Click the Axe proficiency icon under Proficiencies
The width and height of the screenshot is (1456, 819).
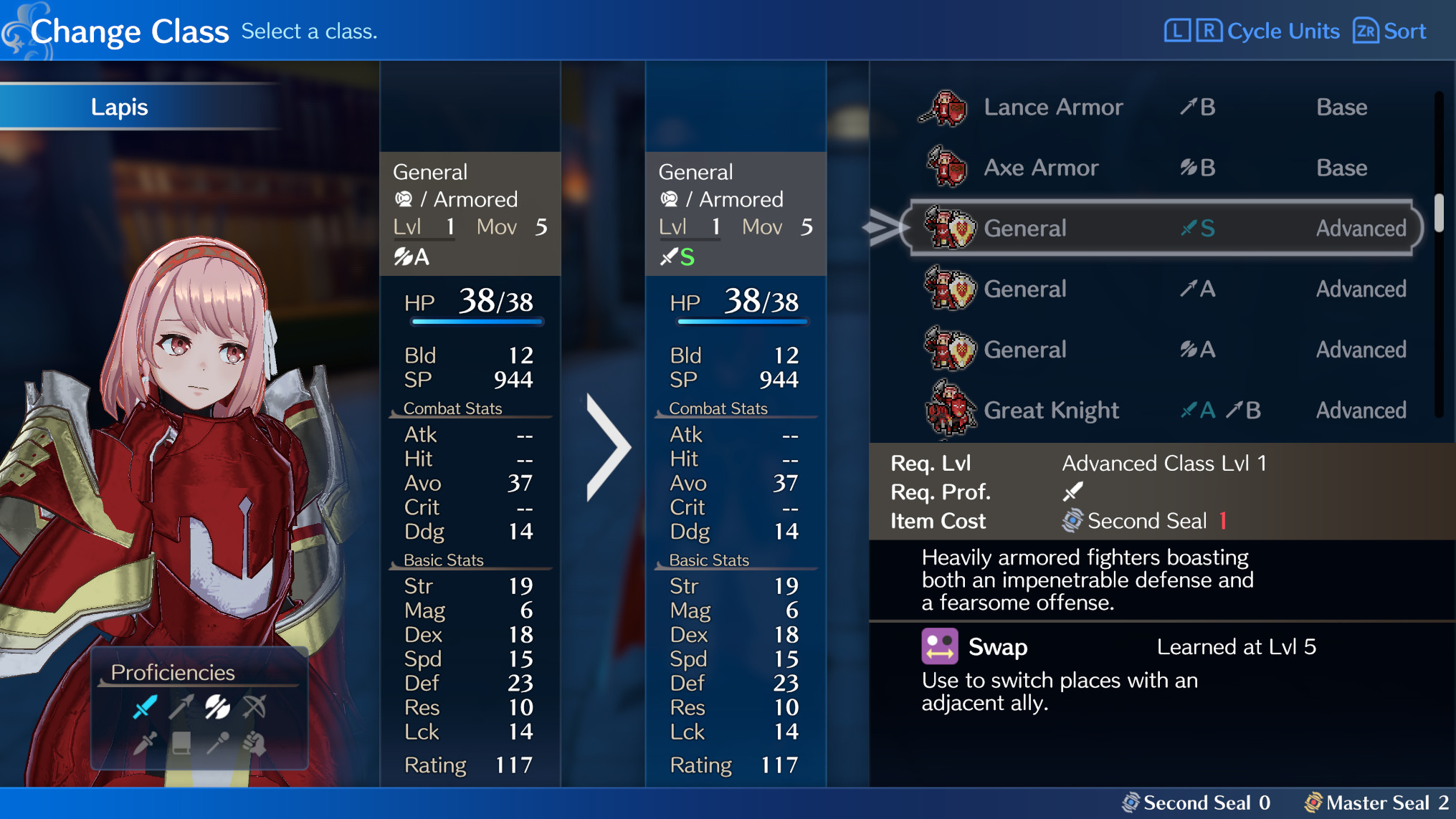[x=217, y=707]
